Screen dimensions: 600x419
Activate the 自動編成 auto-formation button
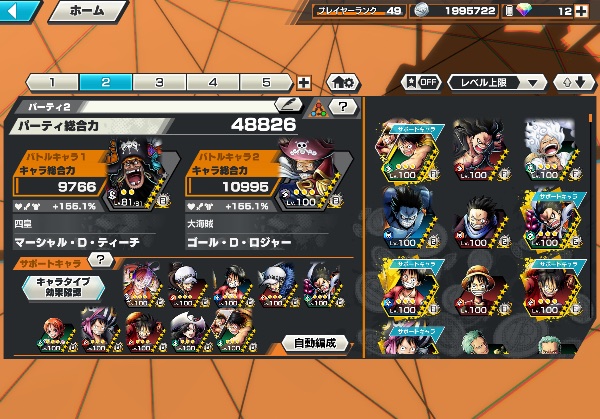[315, 343]
